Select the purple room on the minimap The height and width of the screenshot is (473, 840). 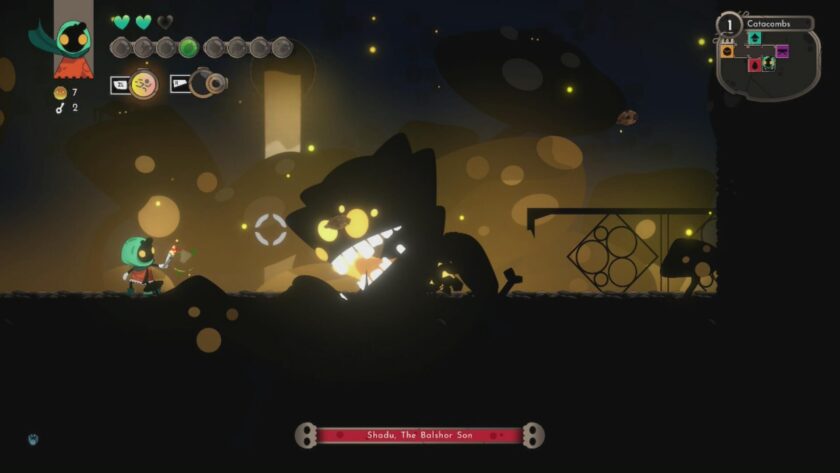tap(782, 51)
